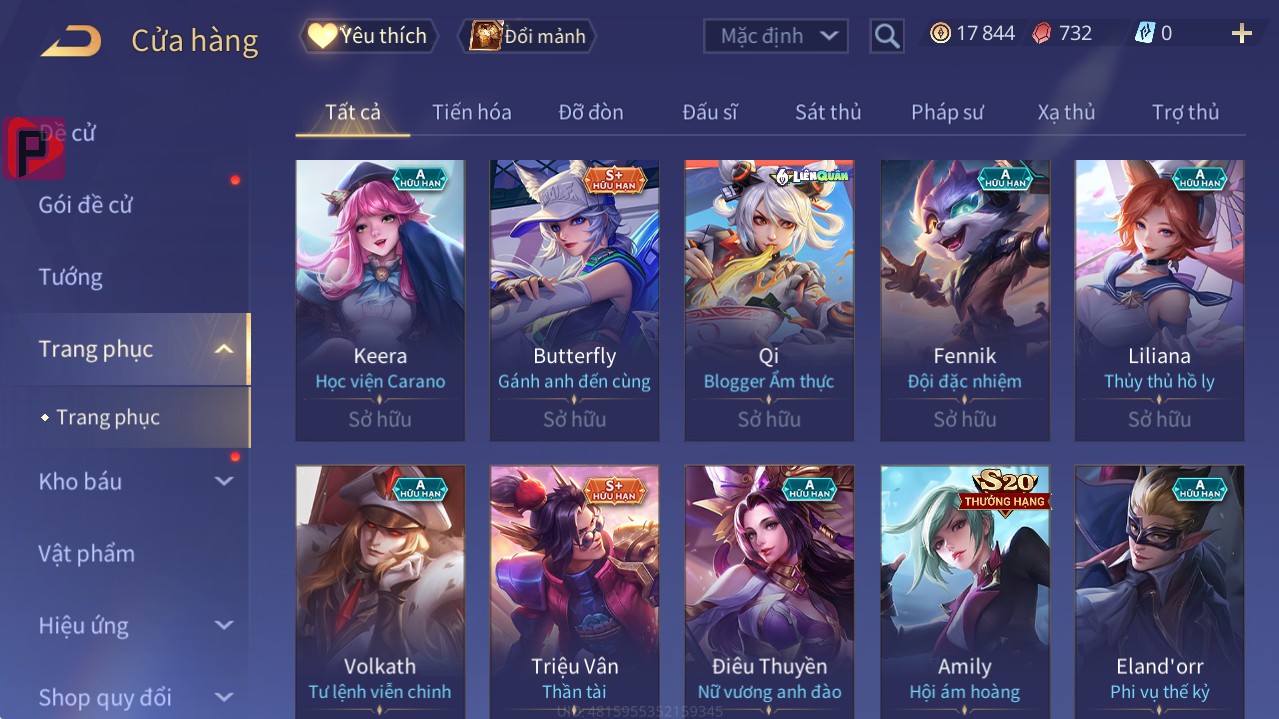Go to the Tướng heroes section
The width and height of the screenshot is (1279, 719).
(70, 277)
